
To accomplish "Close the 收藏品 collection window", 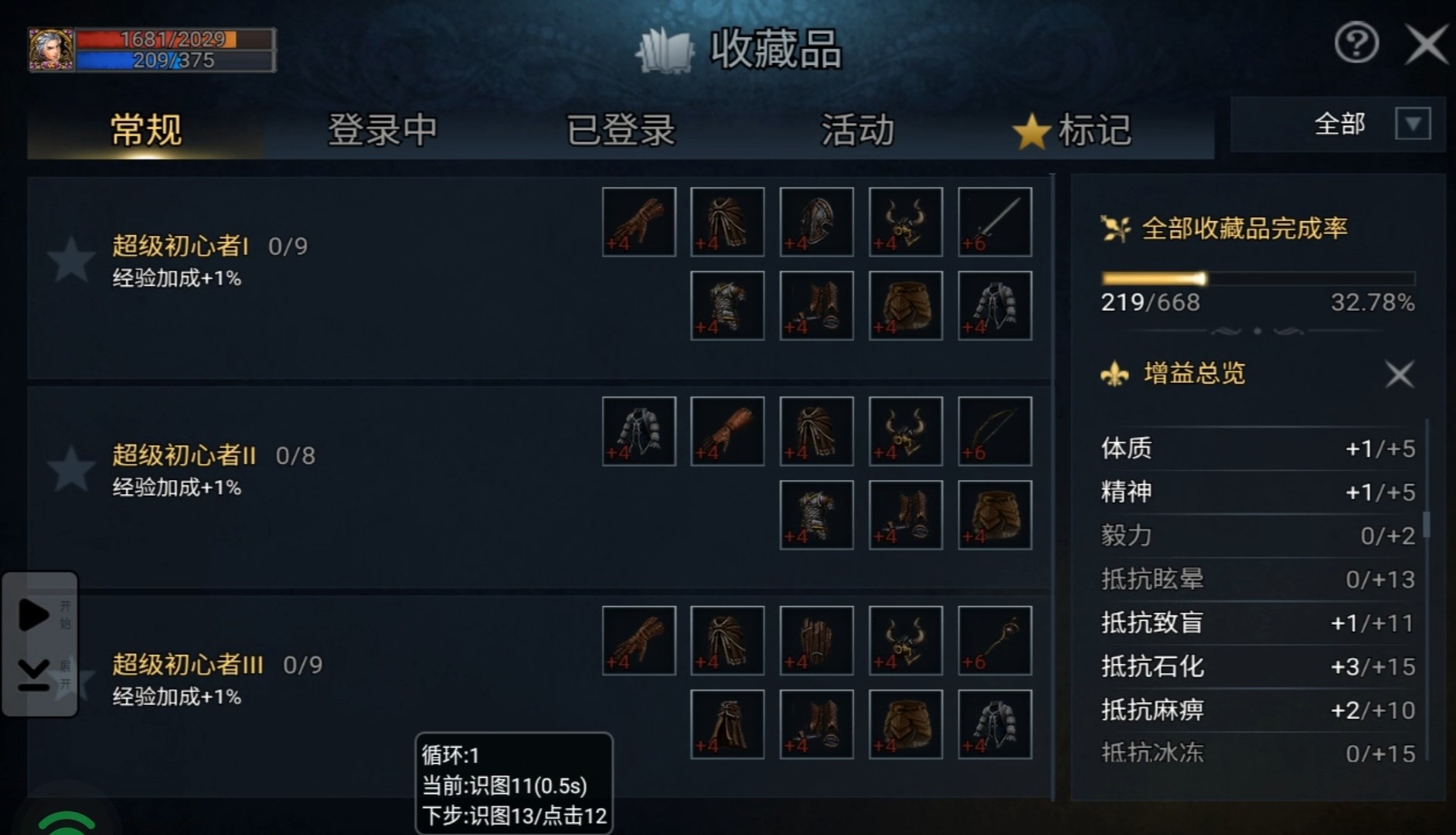I will click(x=1426, y=43).
